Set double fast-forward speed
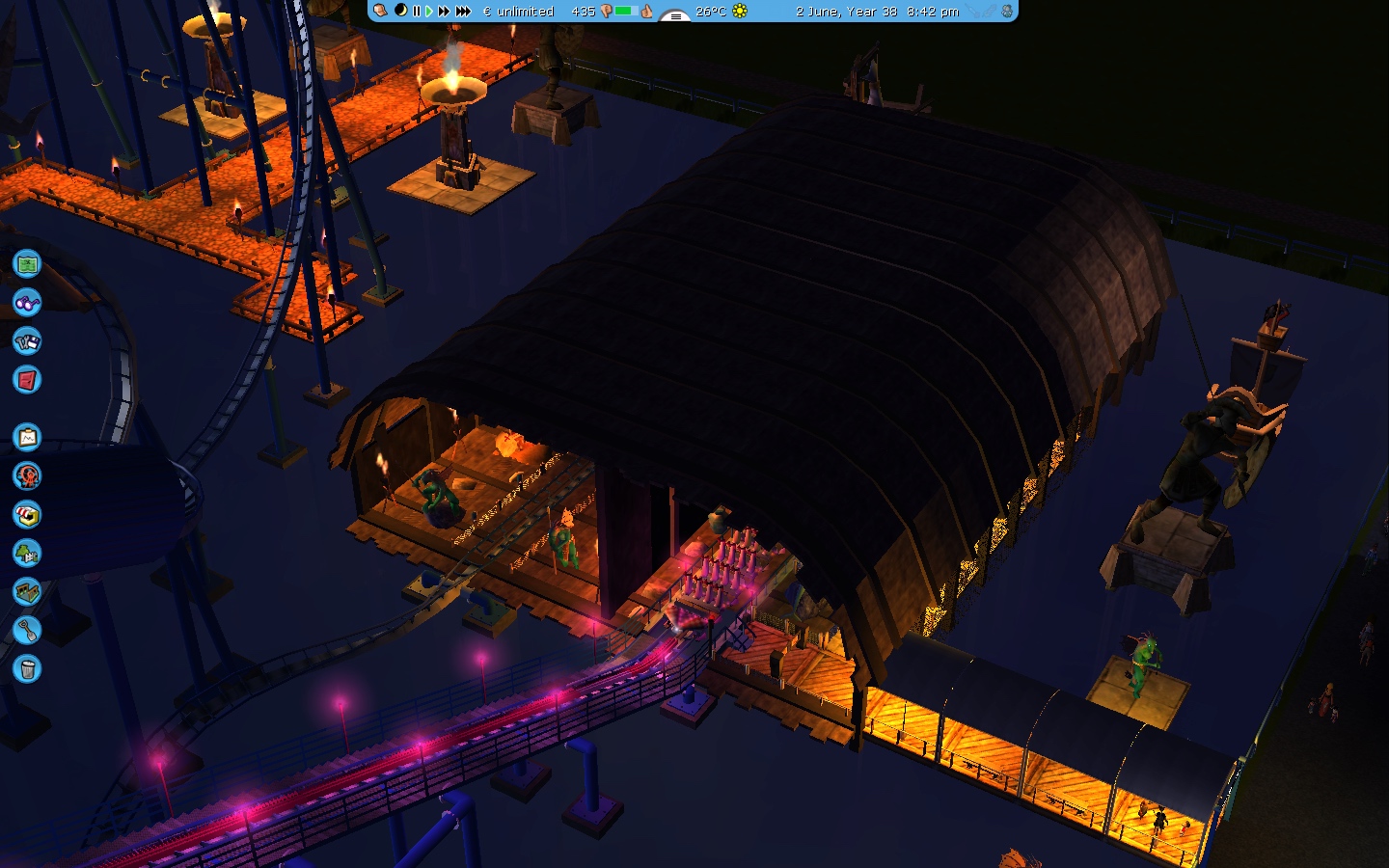This screenshot has width=1389, height=868. pos(444,12)
